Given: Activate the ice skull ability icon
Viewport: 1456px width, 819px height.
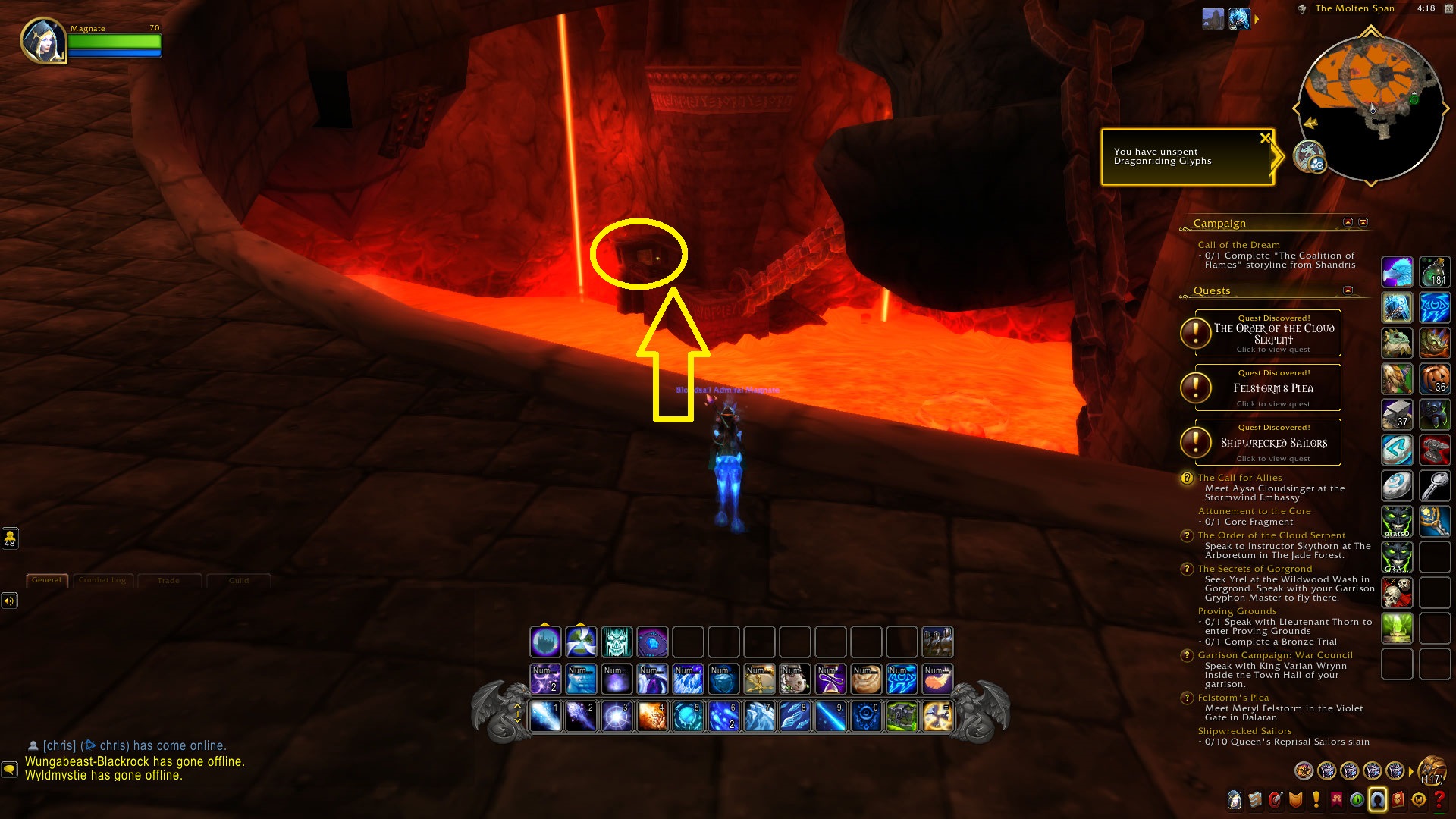Looking at the screenshot, I should (617, 642).
